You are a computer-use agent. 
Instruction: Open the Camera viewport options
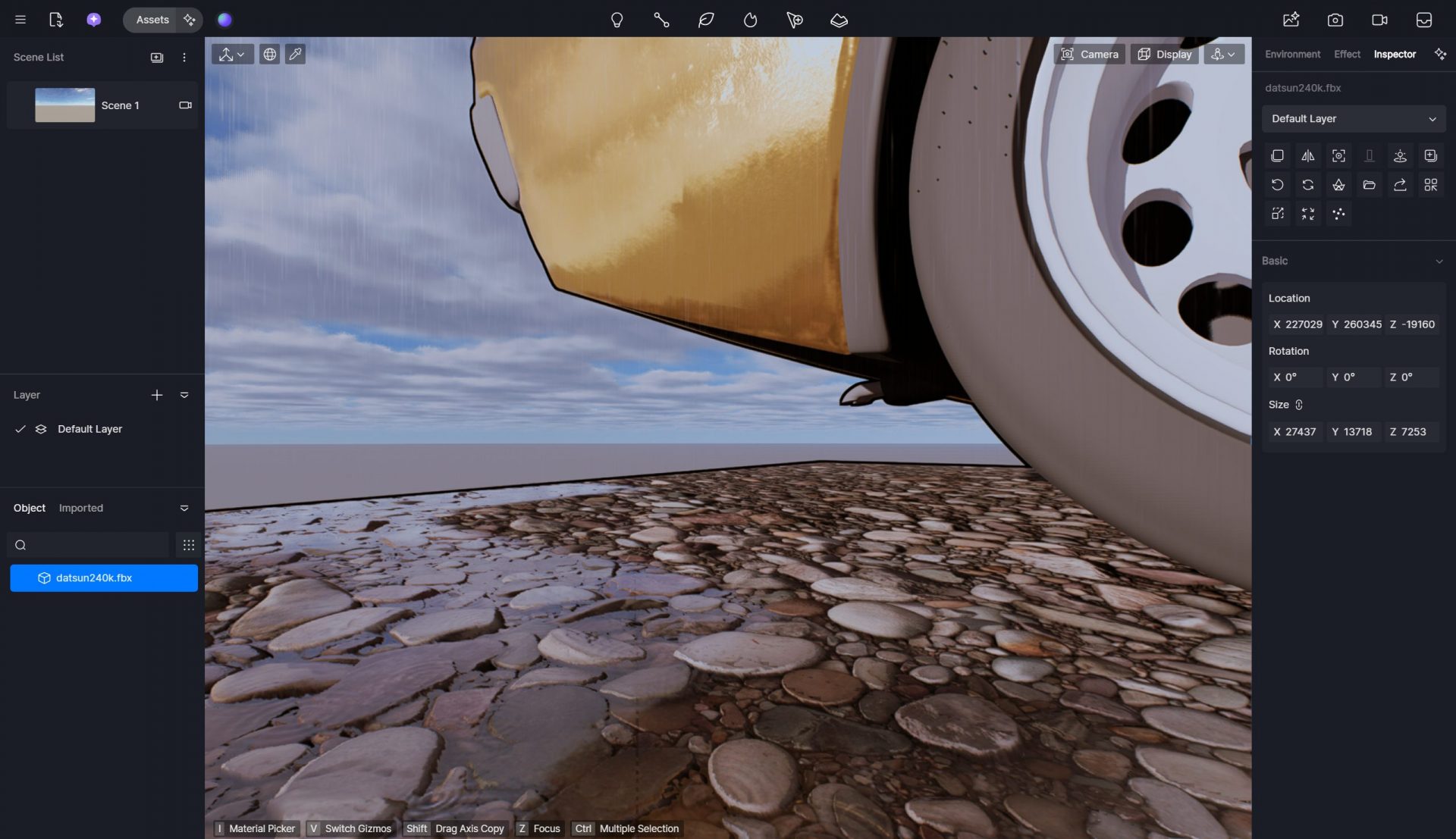1089,54
